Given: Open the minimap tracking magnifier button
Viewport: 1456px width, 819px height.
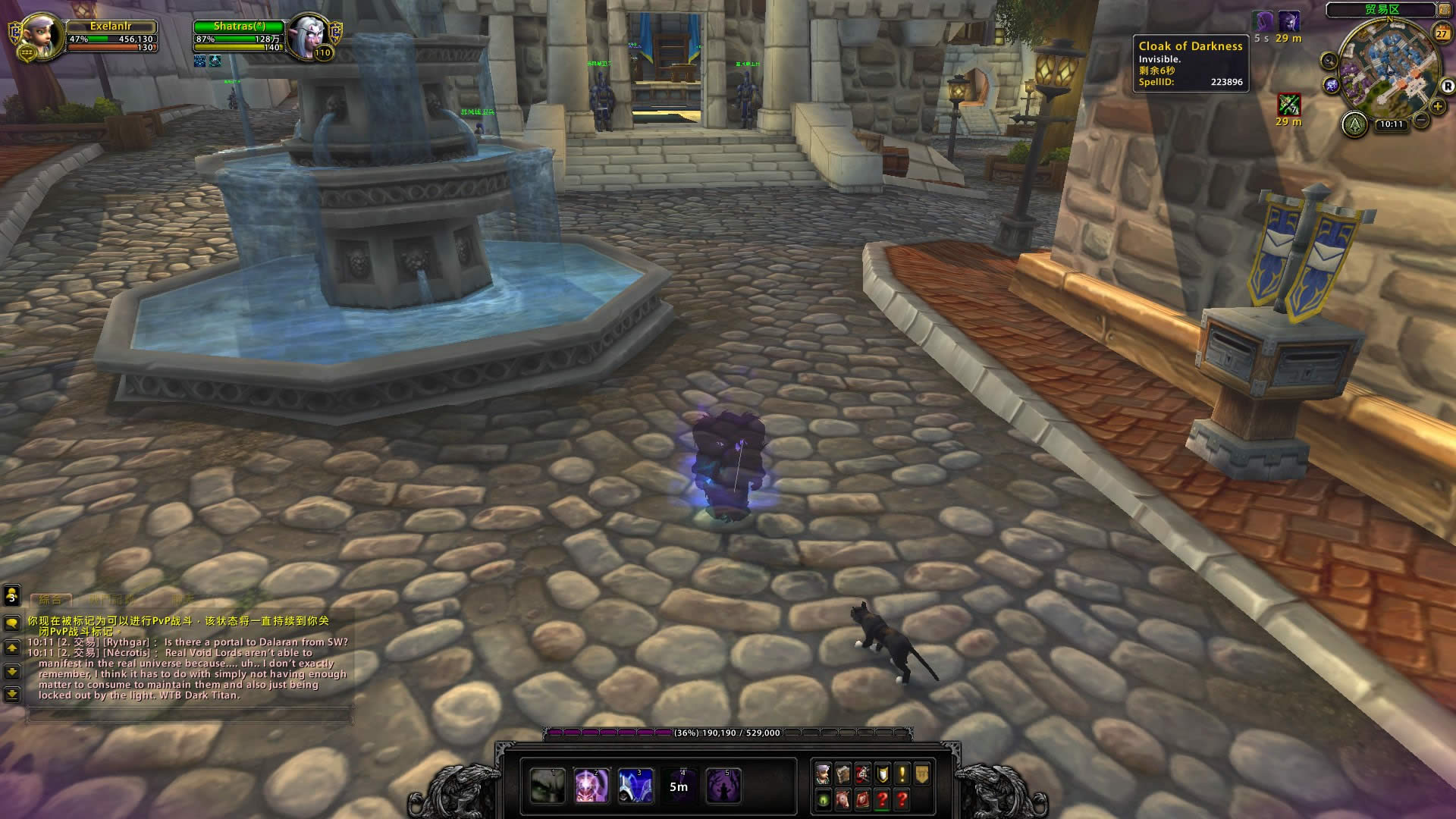Looking at the screenshot, I should [x=1329, y=61].
